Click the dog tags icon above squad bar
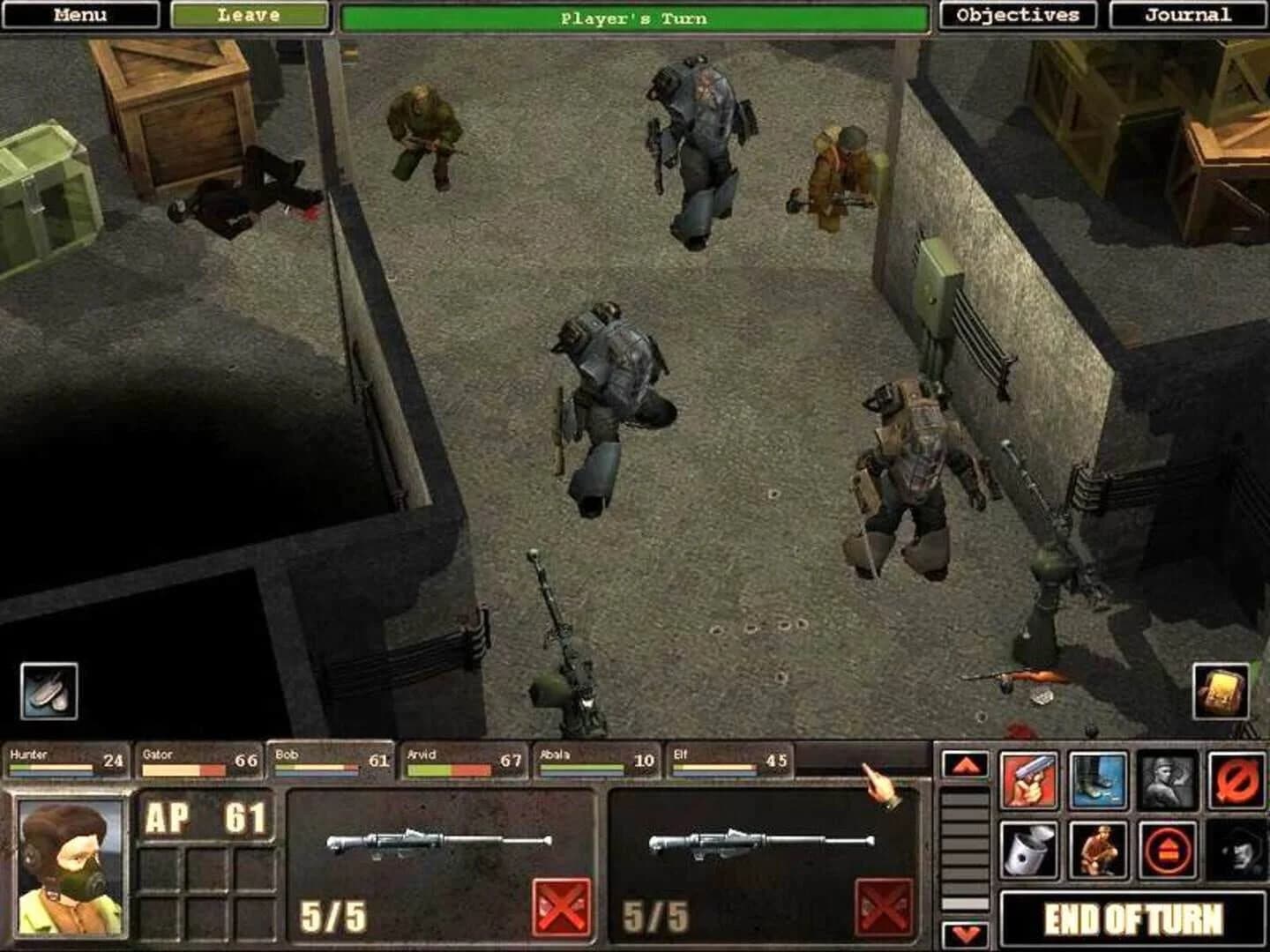 (x=49, y=692)
